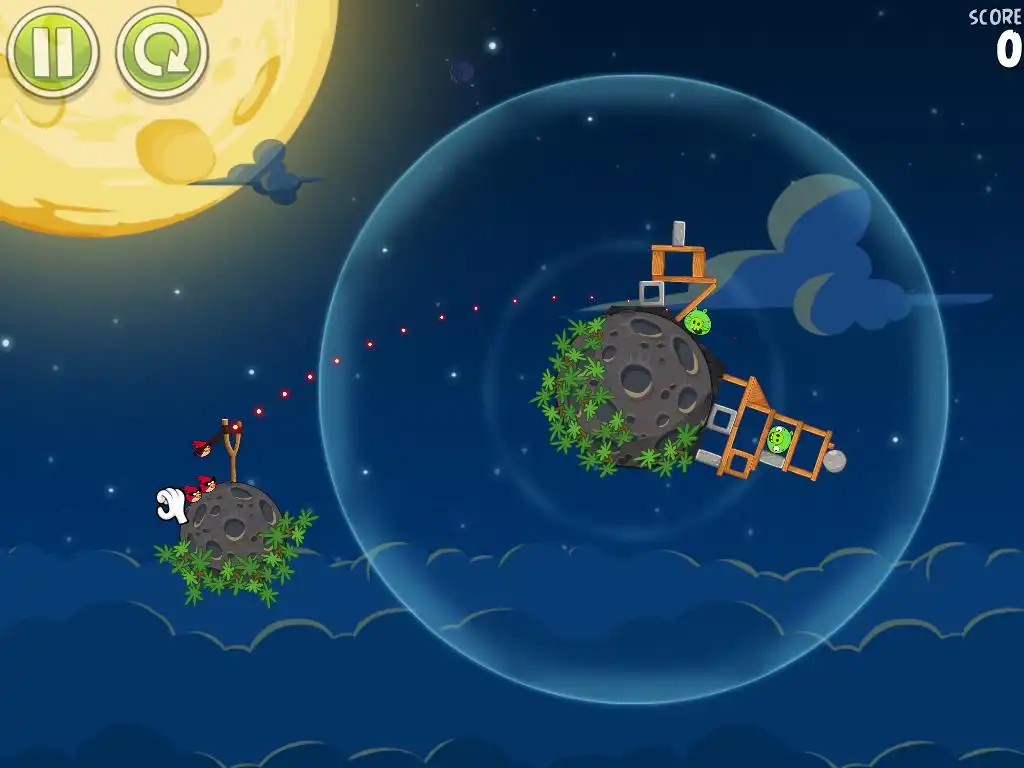Viewport: 1024px width, 768px height.
Task: Pause the game with the pause button
Action: click(53, 52)
